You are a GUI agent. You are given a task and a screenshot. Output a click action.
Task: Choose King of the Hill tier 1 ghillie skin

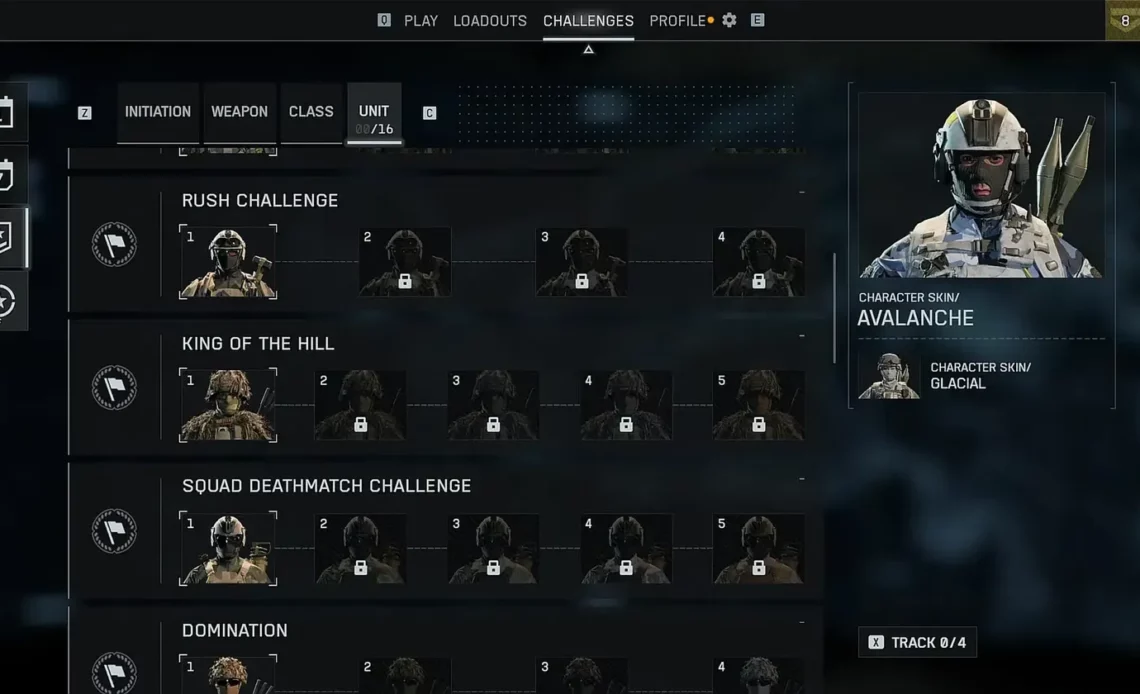click(228, 405)
